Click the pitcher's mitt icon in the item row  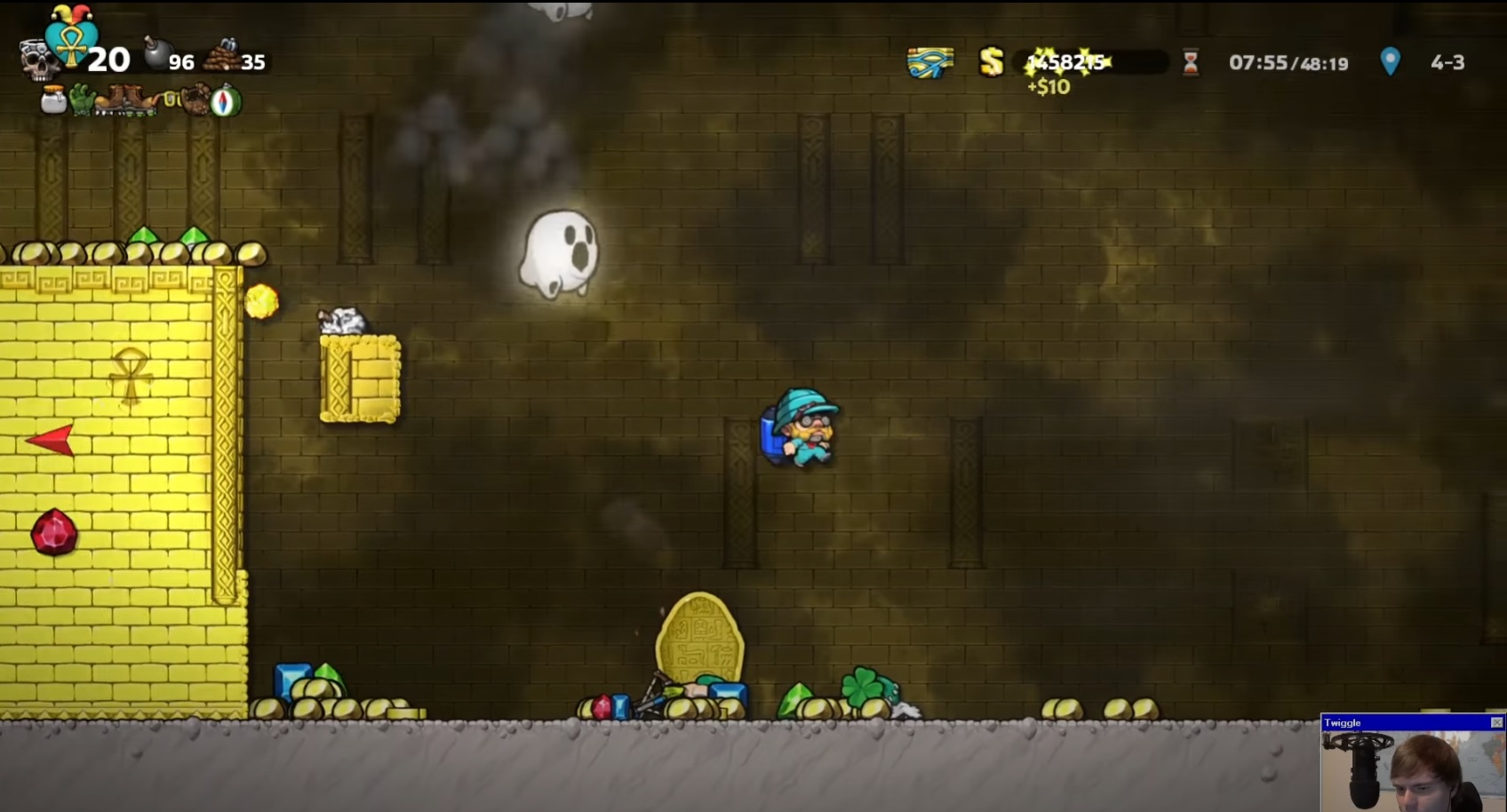(195, 100)
